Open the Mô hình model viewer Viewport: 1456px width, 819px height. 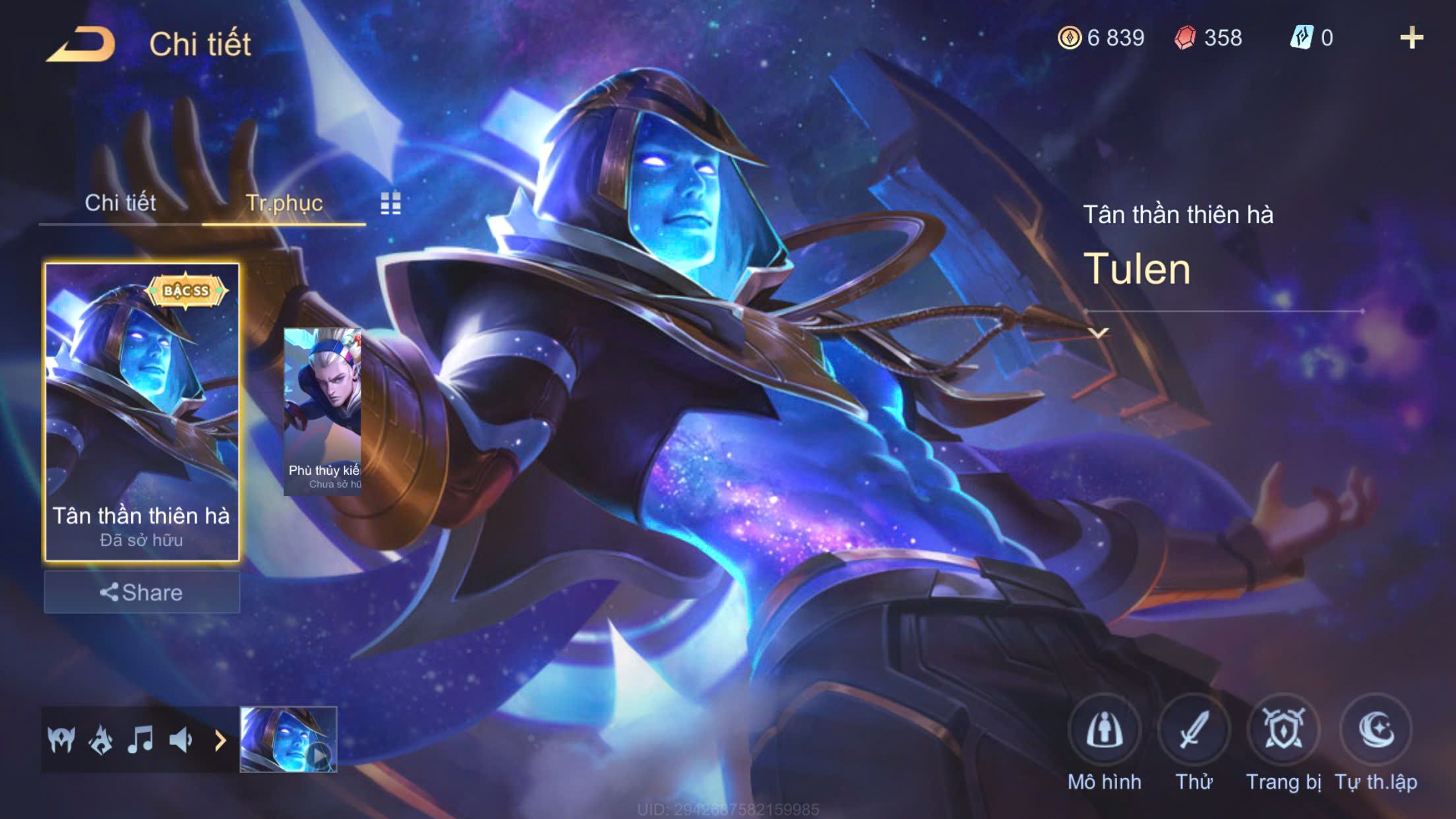(1105, 731)
